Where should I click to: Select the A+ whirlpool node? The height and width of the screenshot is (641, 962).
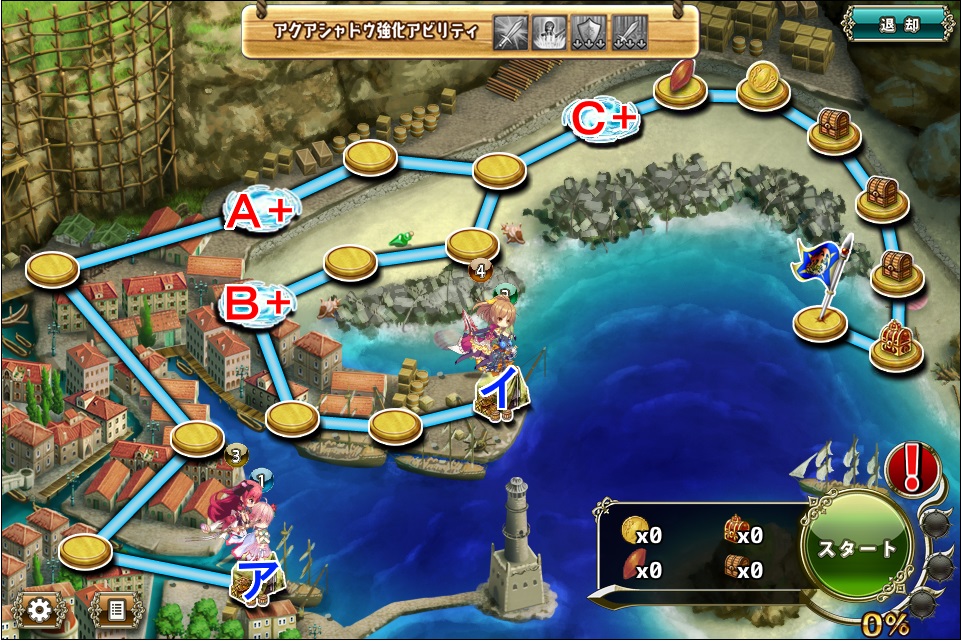coord(259,209)
